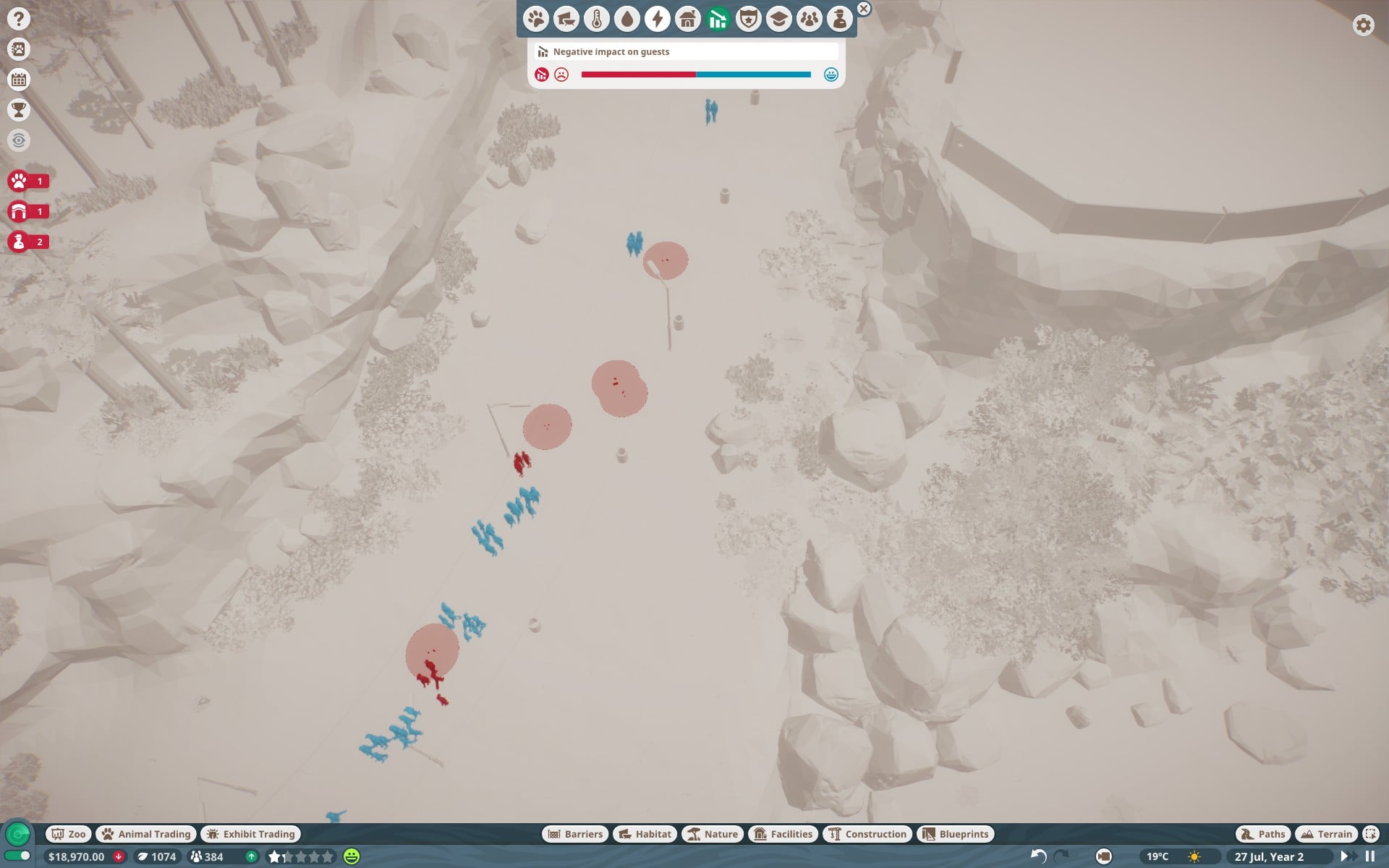Image resolution: width=1389 pixels, height=868 pixels.
Task: Open the Zoo management menu
Action: [69, 834]
